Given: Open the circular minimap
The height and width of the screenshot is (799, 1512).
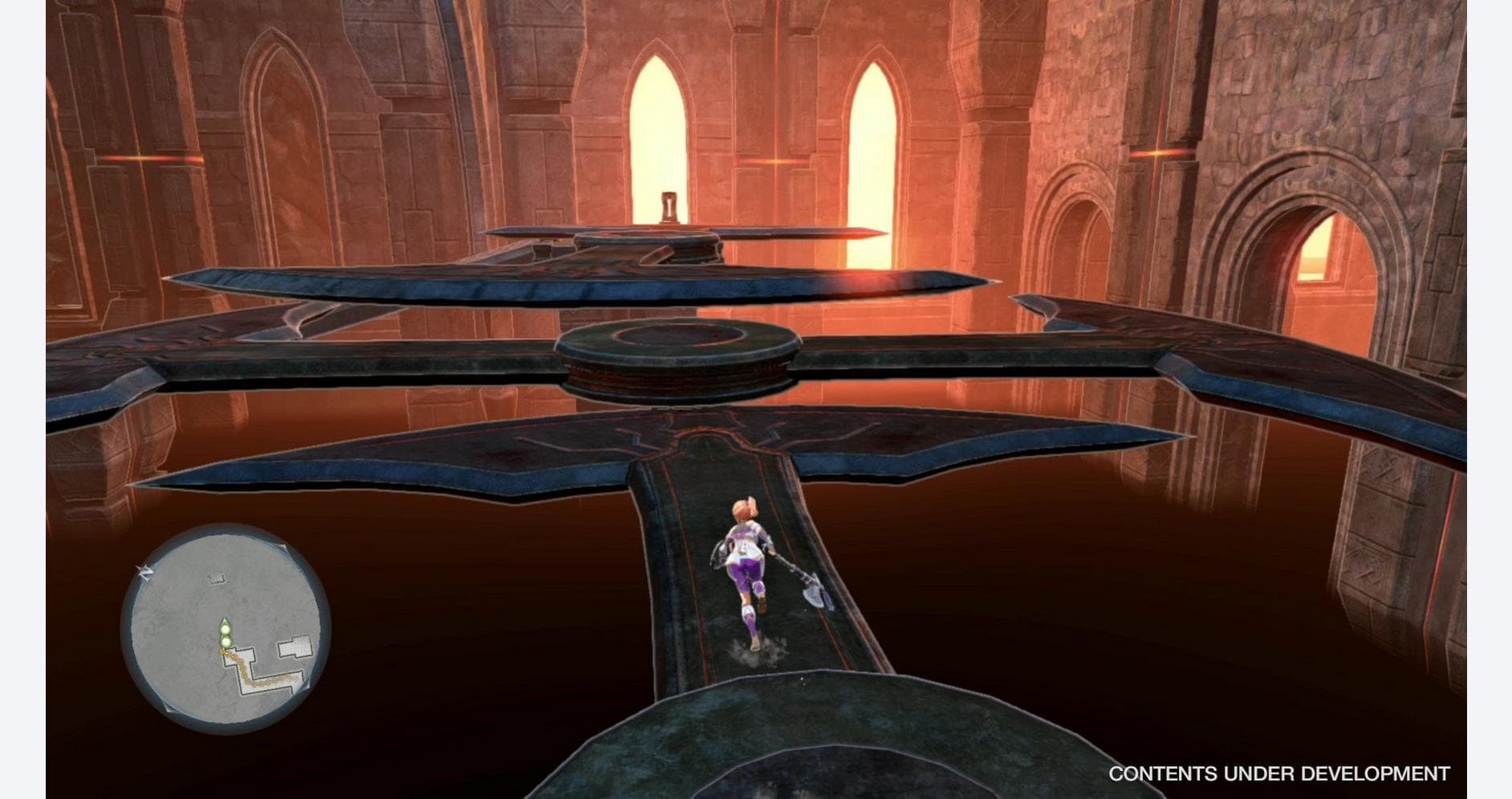Looking at the screenshot, I should click(225, 629).
